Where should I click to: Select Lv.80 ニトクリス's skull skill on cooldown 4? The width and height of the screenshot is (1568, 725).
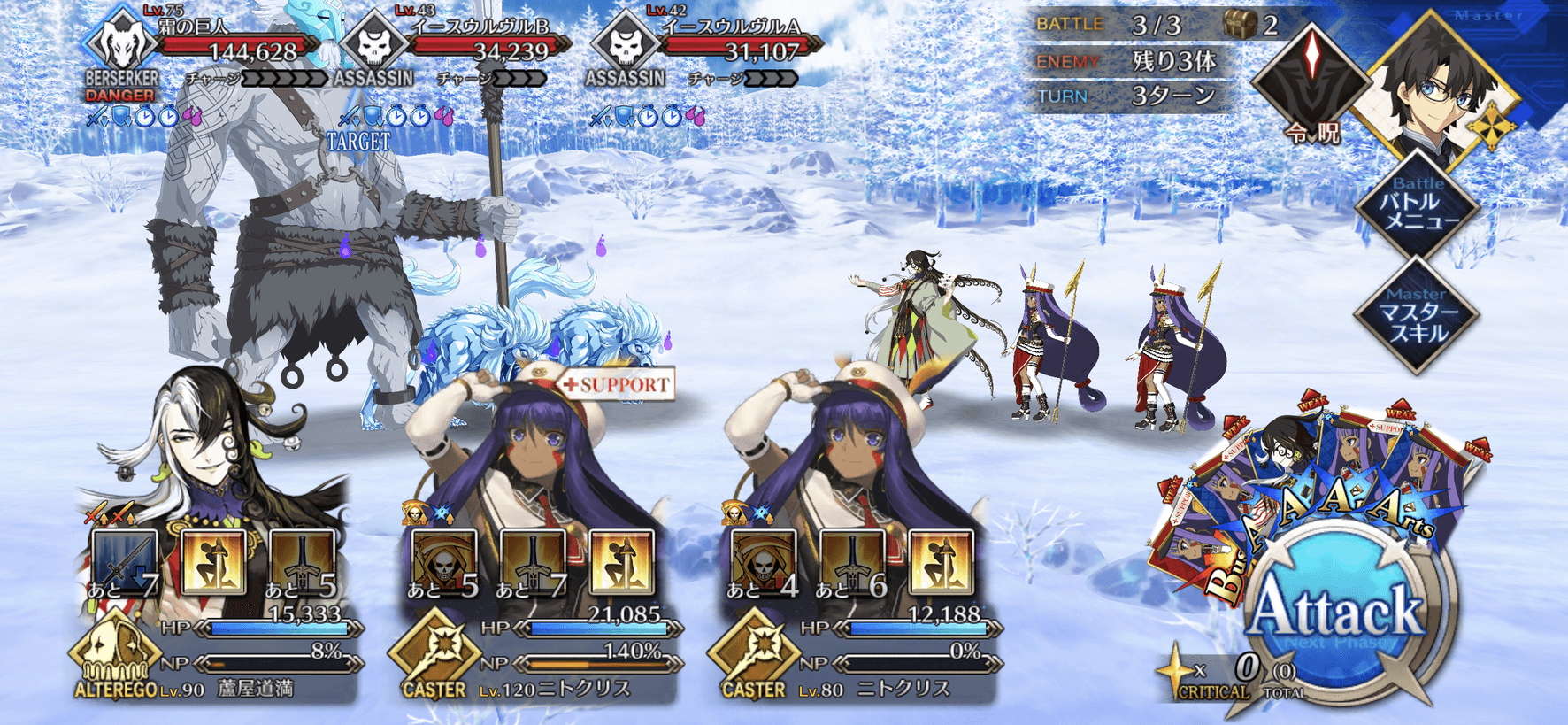(764, 563)
